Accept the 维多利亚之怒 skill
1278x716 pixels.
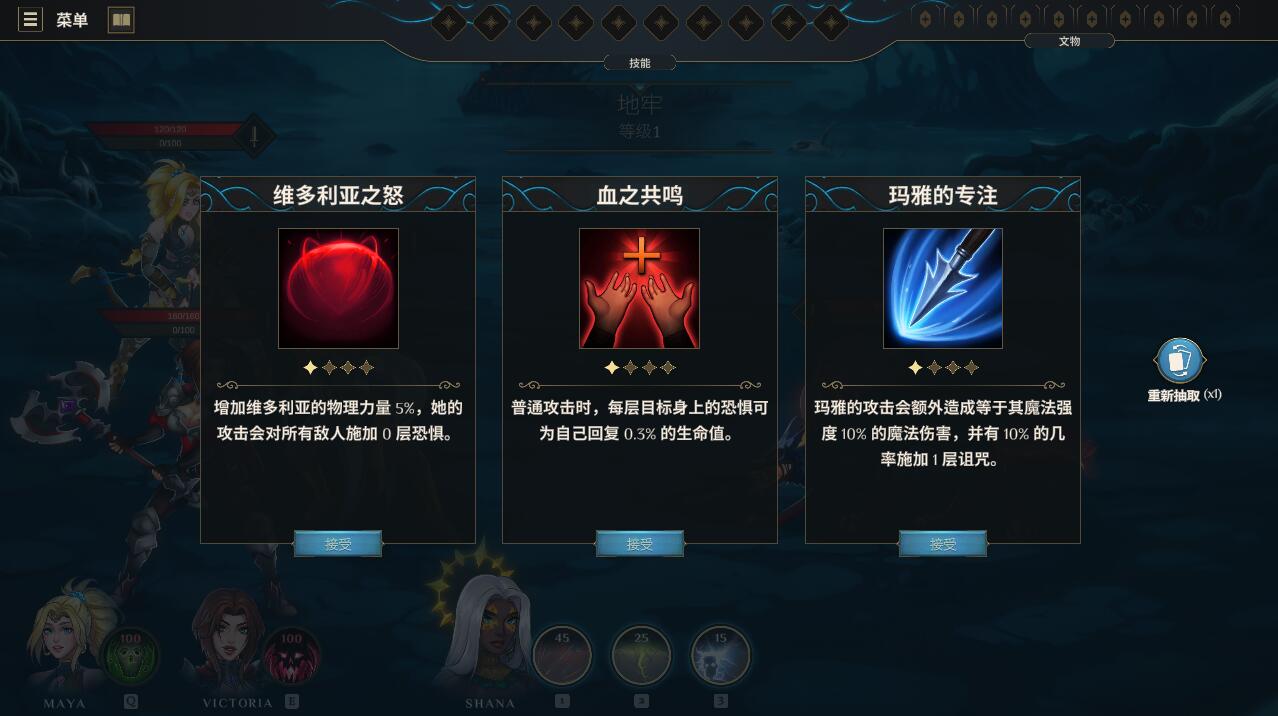coord(338,544)
